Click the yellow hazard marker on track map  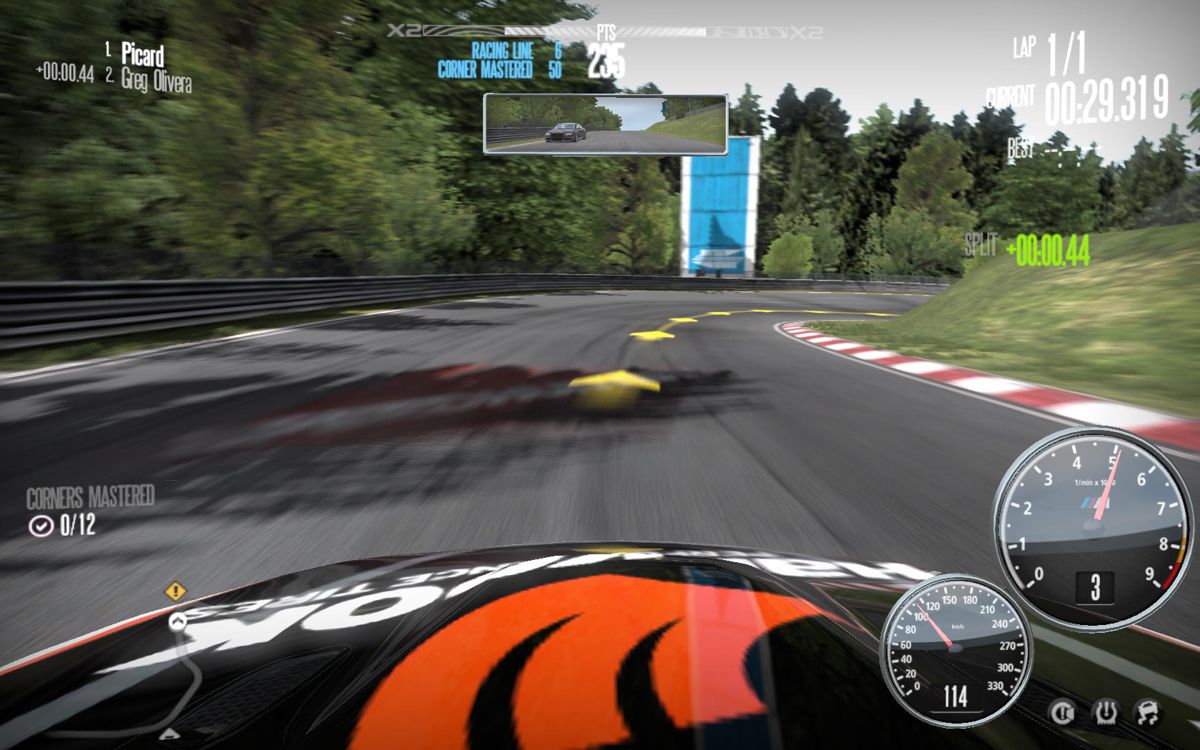(176, 591)
